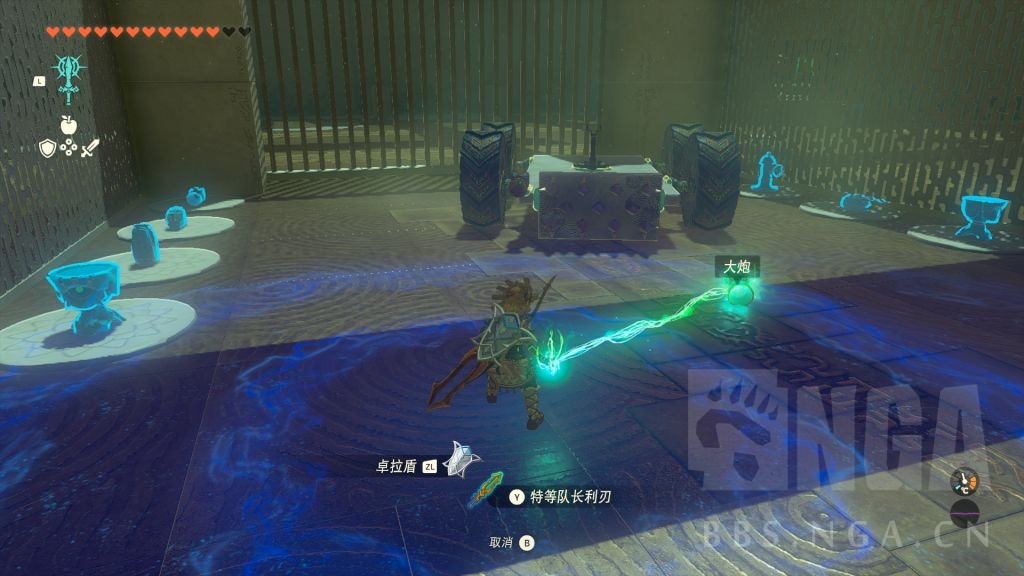Open the sword weapon quick-select icon
Viewport: 1024px width, 576px height.
tap(91, 148)
